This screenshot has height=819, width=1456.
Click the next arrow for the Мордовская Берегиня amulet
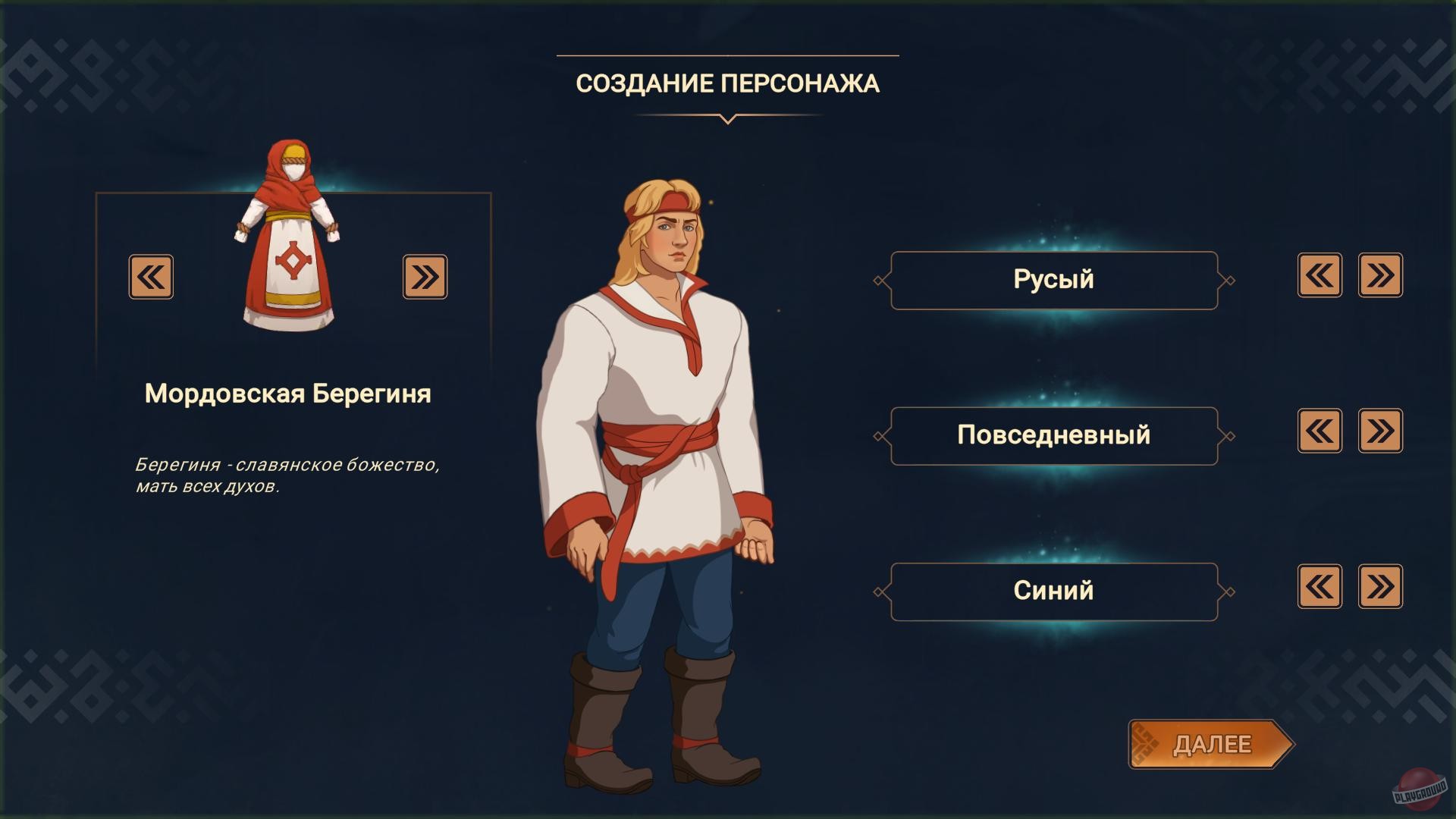click(x=425, y=278)
